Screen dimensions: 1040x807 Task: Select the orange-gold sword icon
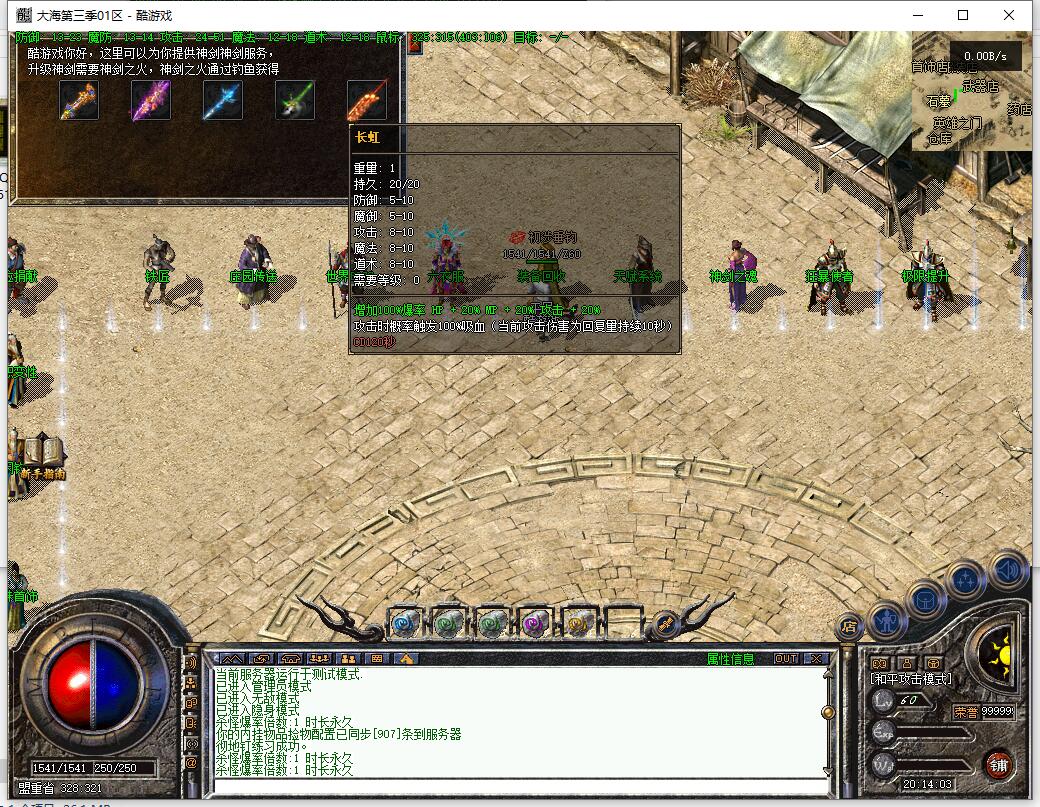click(79, 100)
